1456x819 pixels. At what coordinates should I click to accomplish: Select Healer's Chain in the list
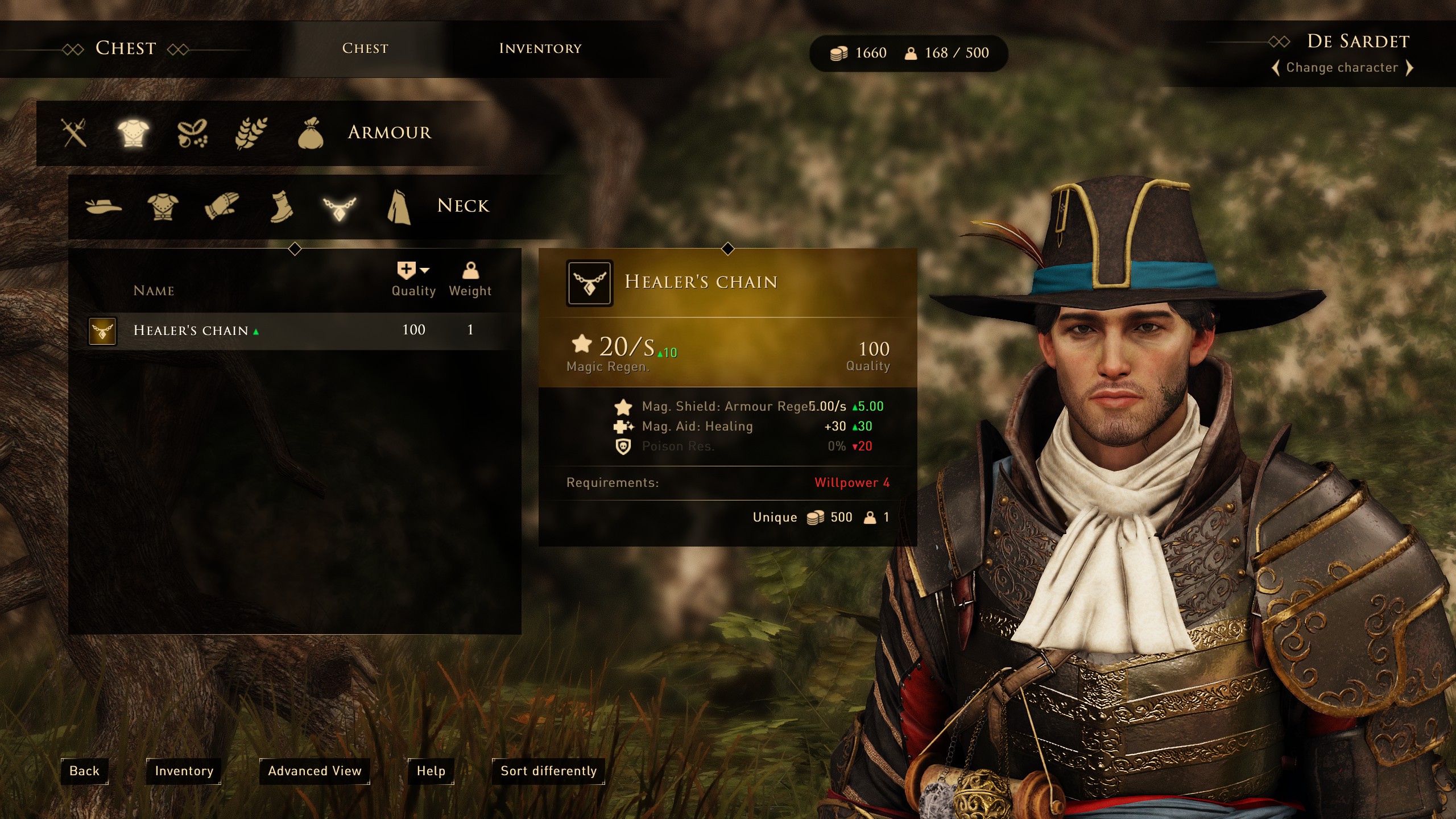191,330
